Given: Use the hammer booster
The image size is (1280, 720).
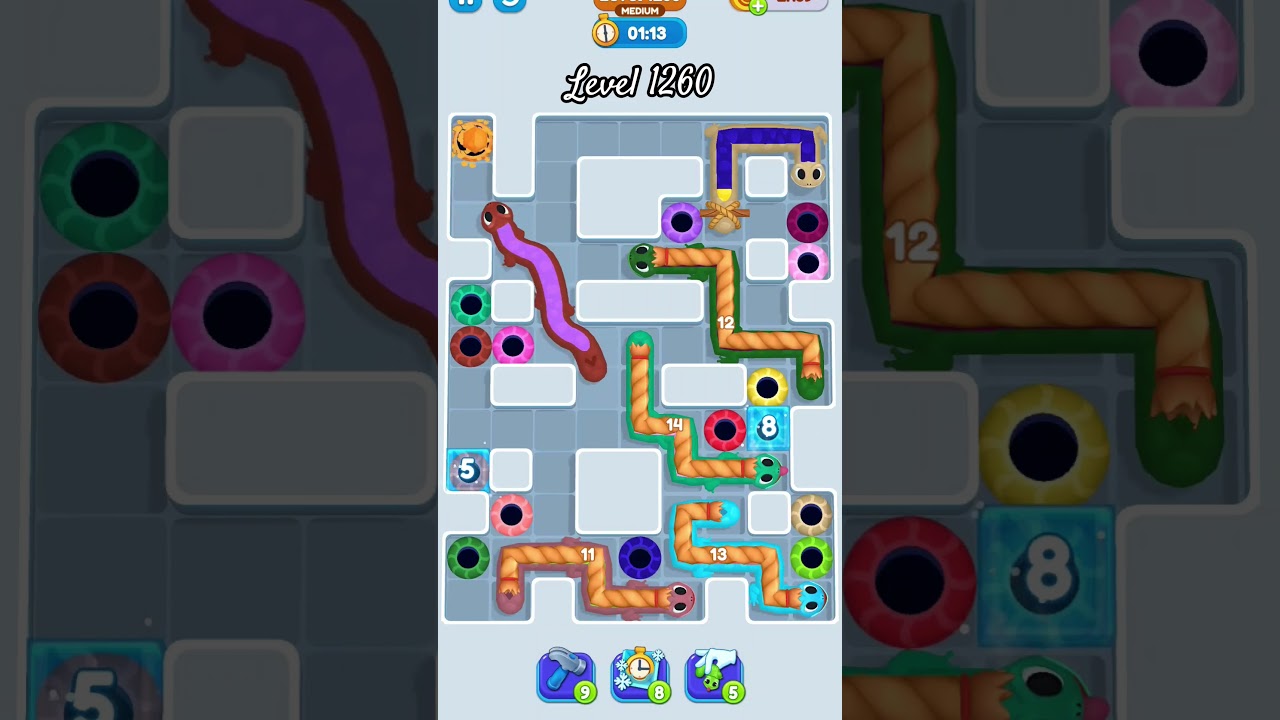Looking at the screenshot, I should (565, 676).
